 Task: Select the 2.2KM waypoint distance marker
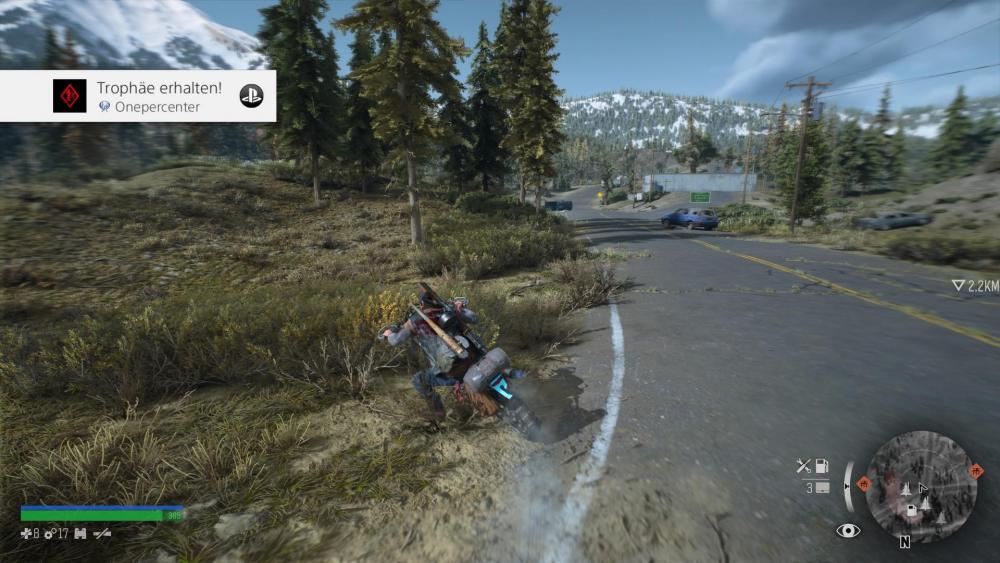(974, 286)
